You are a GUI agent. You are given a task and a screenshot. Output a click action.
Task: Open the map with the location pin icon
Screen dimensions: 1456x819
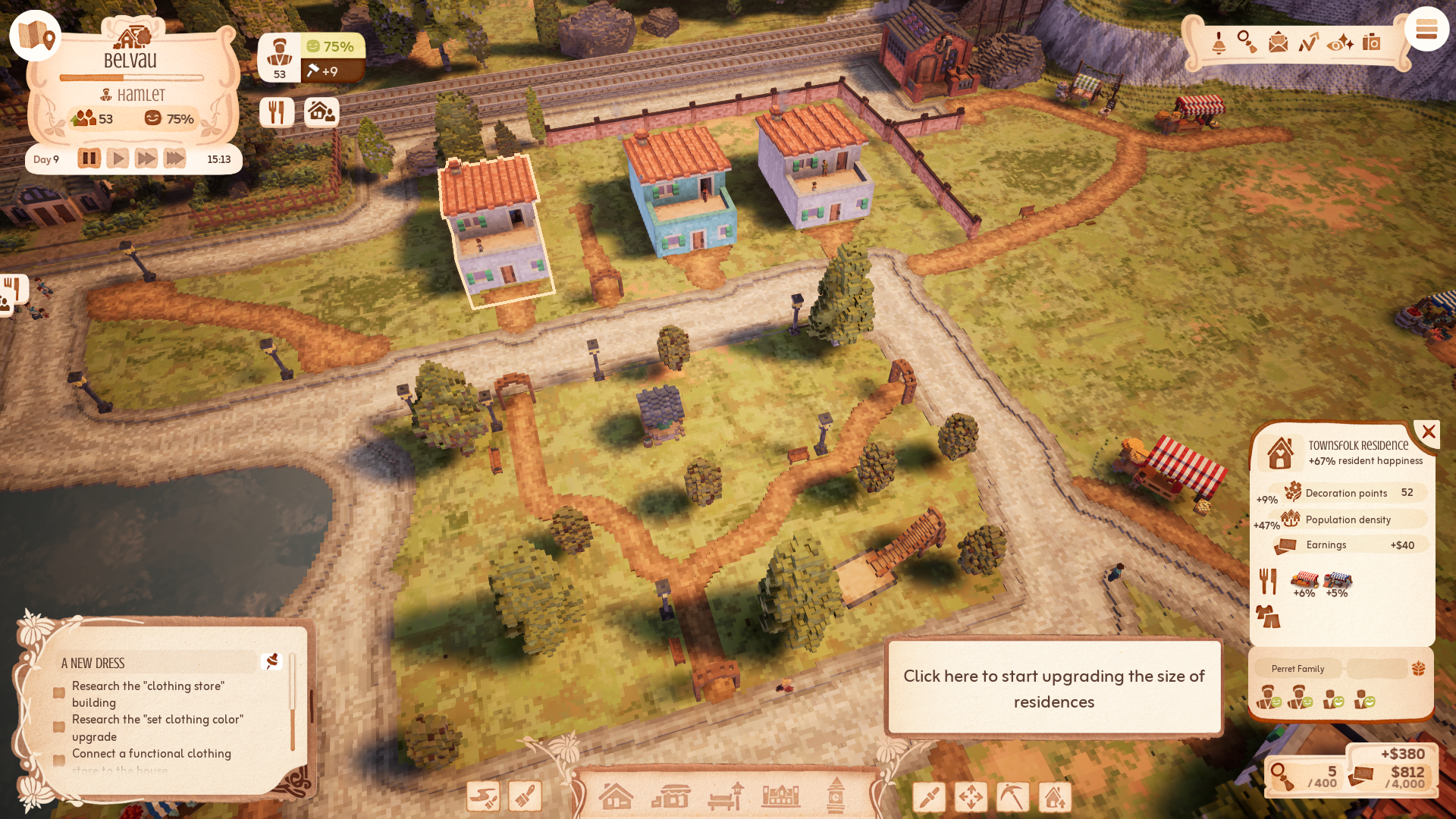(36, 36)
